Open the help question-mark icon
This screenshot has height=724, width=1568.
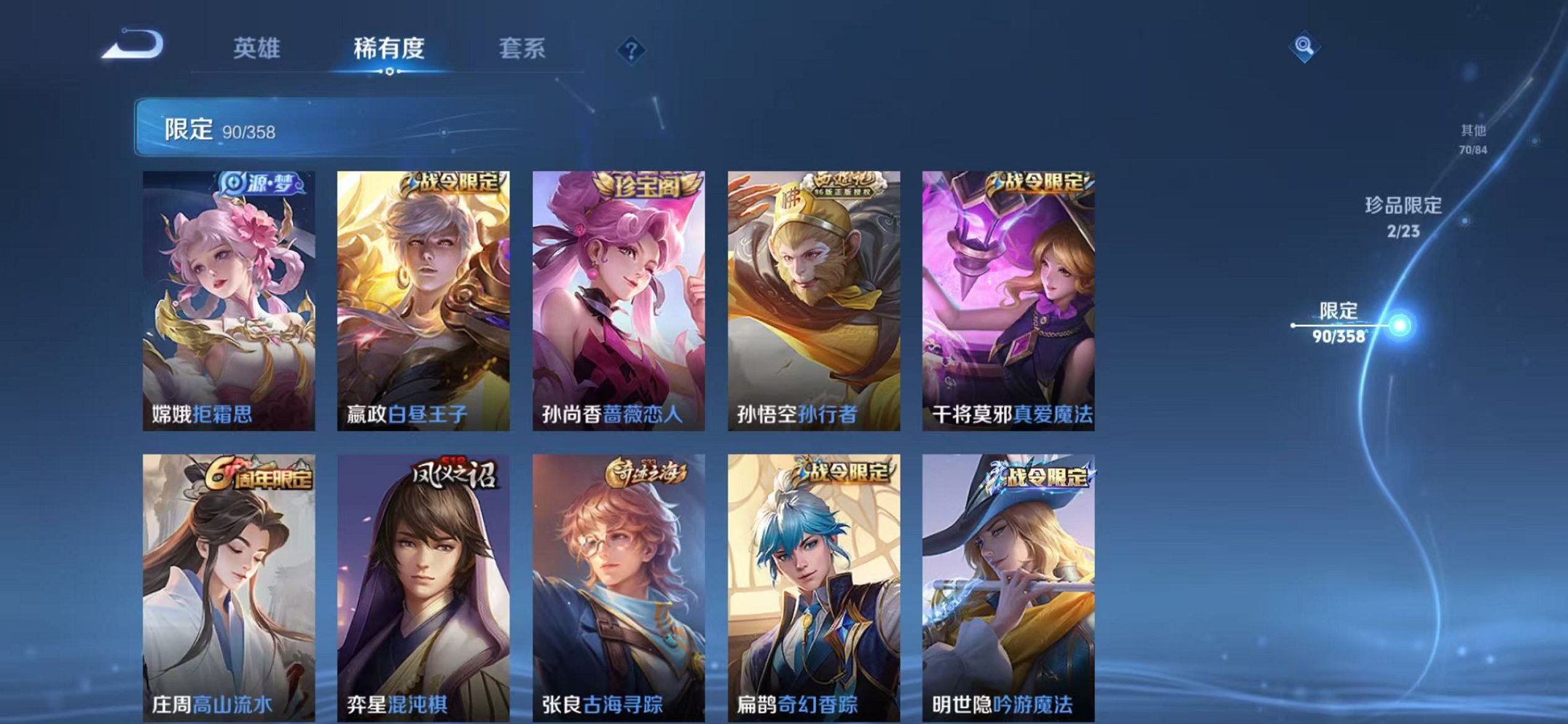632,49
